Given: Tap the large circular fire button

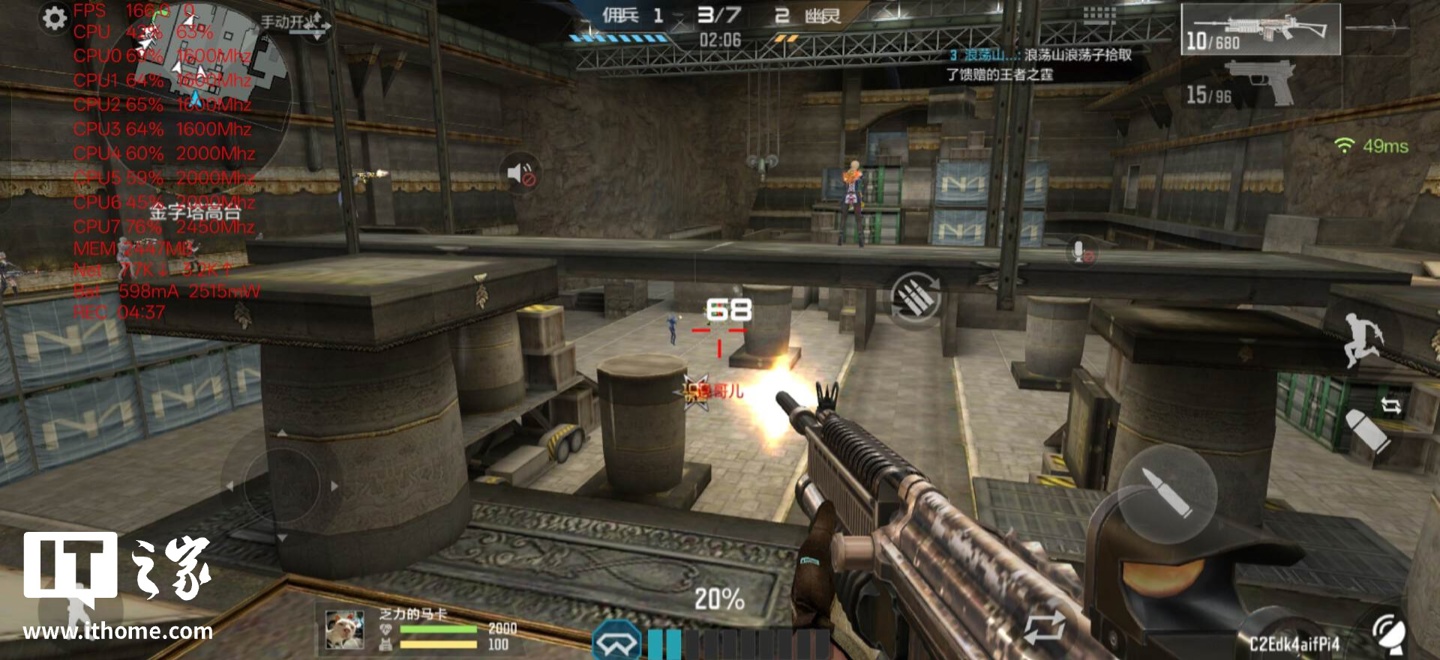Looking at the screenshot, I should pyautogui.click(x=1166, y=493).
